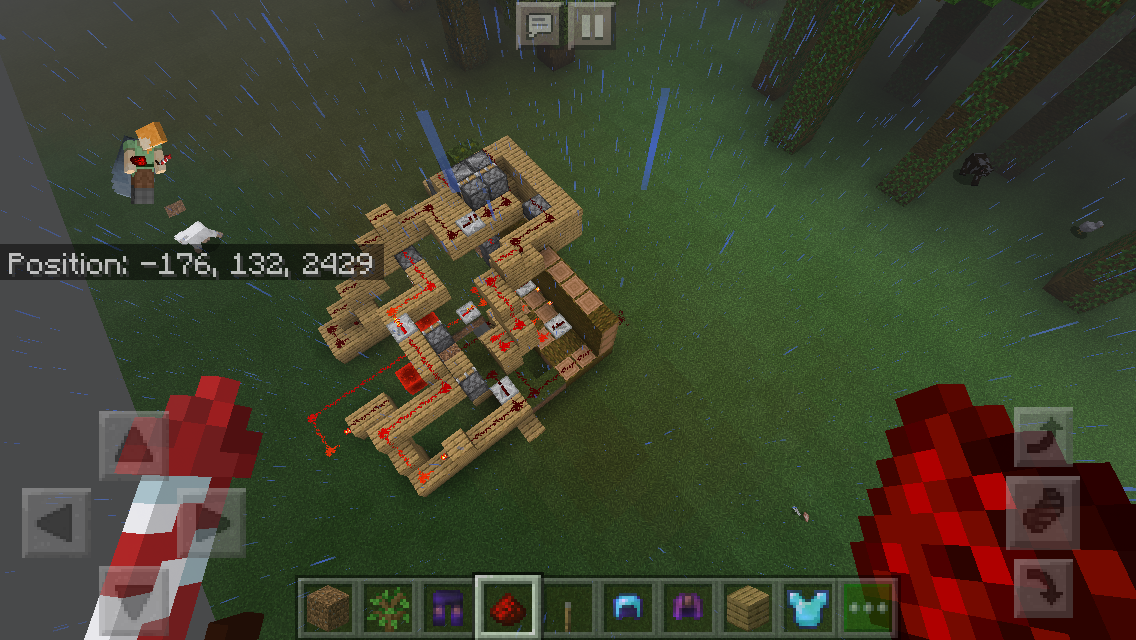Select the diamond chestplate hotbar slot
The height and width of the screenshot is (640, 1136).
pos(808,607)
